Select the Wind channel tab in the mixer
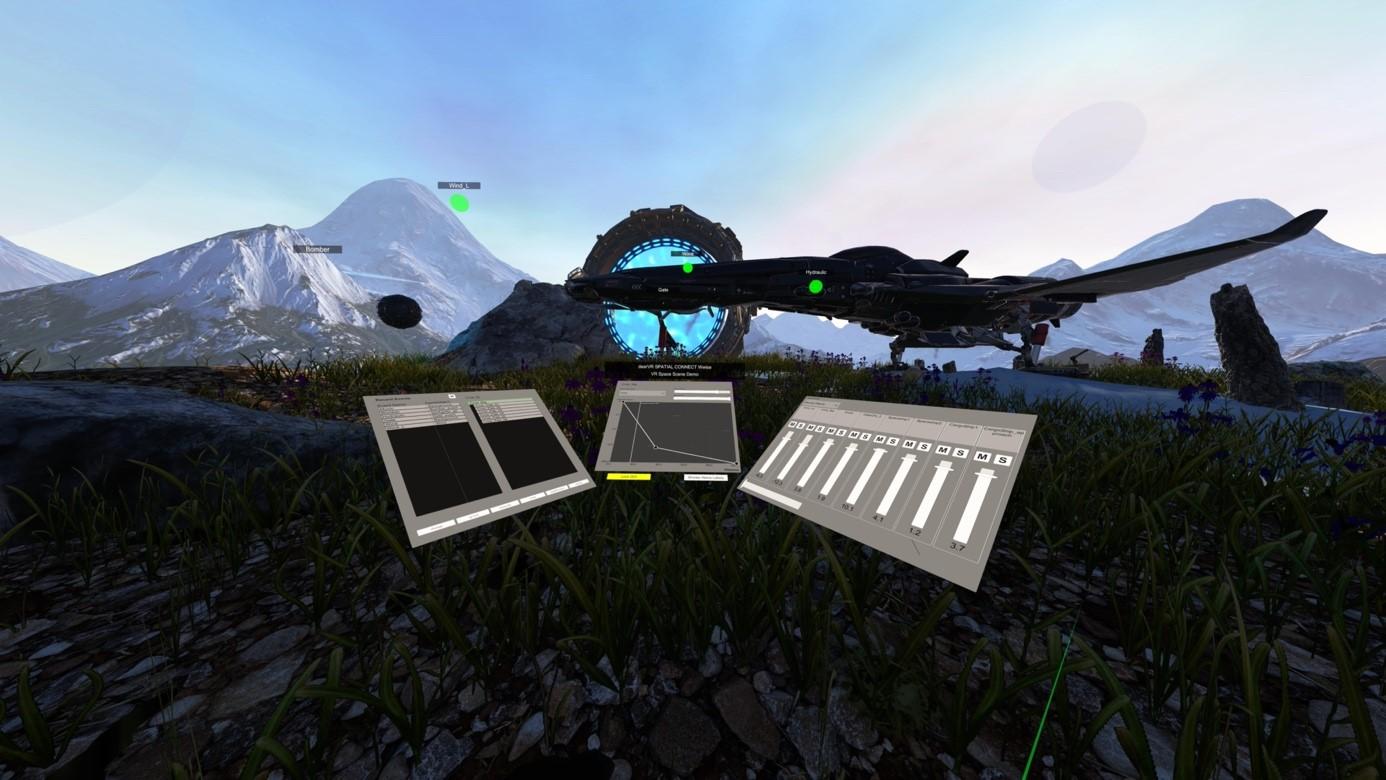The image size is (1386, 780). pos(810,408)
